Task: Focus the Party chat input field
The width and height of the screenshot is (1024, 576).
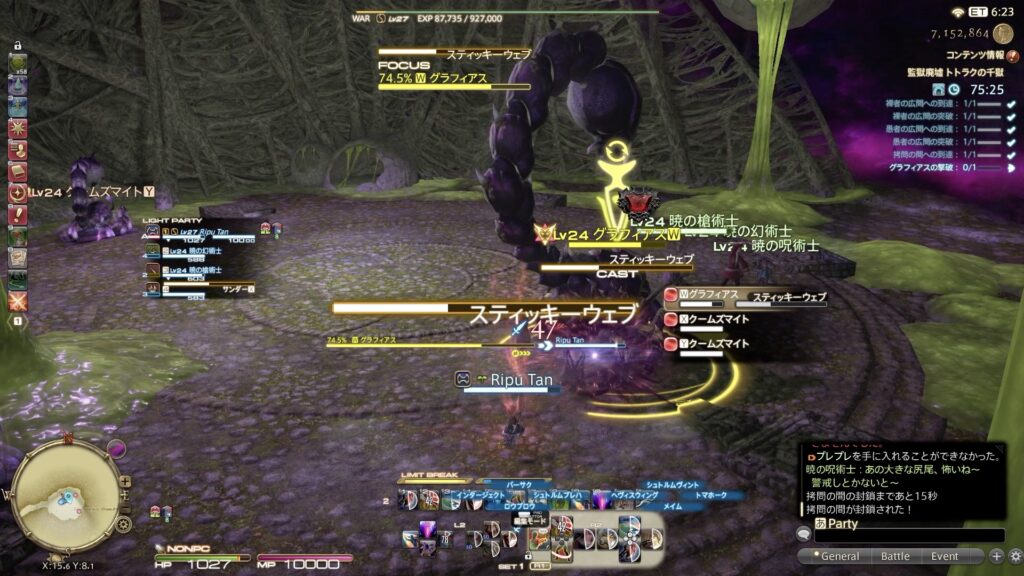Action: 908,535
